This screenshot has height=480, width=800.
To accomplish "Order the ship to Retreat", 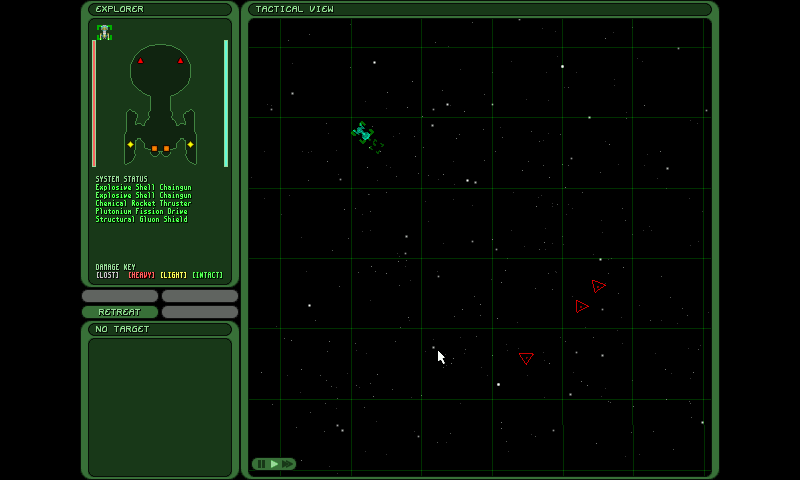I will [x=119, y=312].
